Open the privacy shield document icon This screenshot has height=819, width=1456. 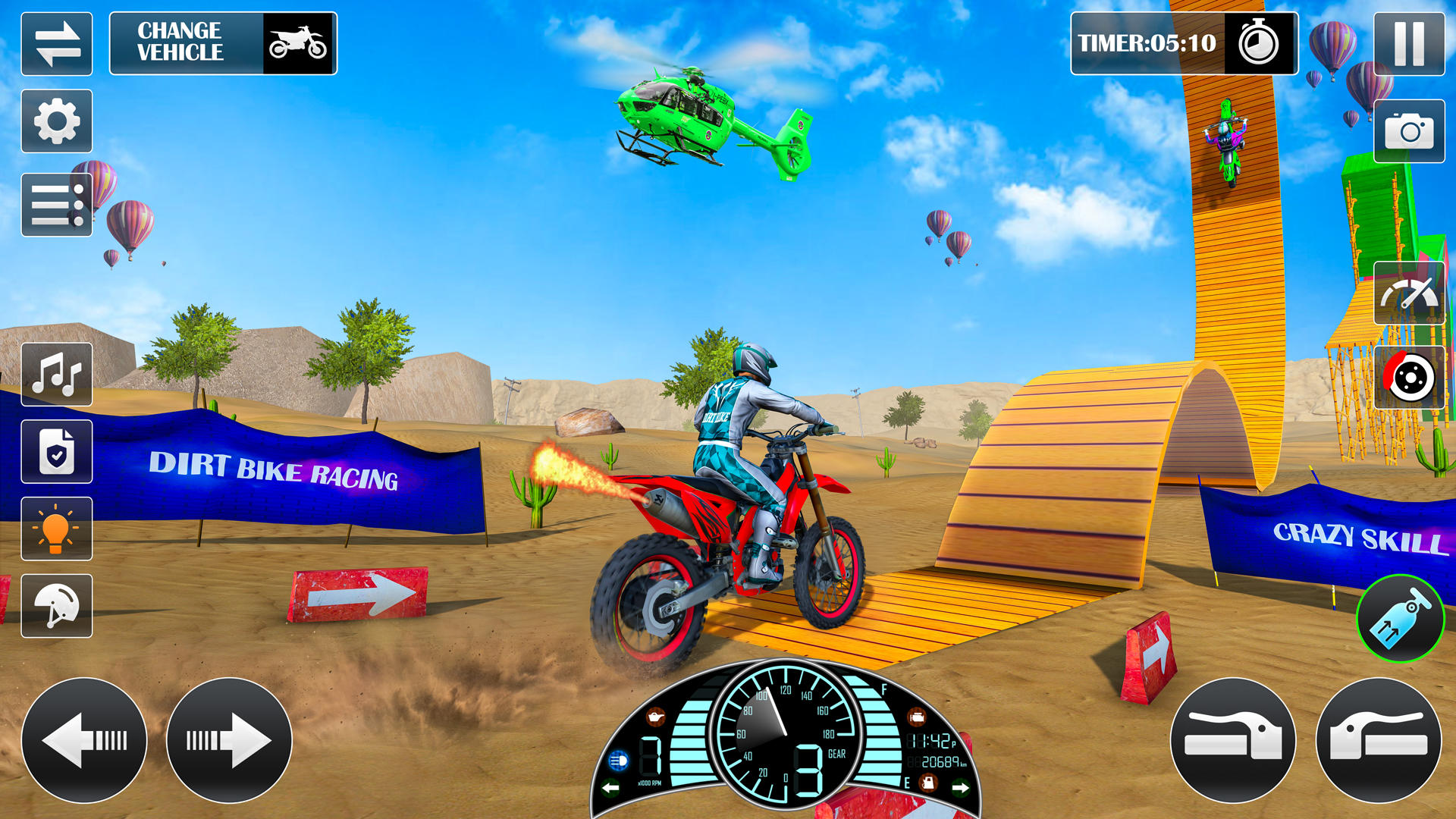tap(57, 452)
